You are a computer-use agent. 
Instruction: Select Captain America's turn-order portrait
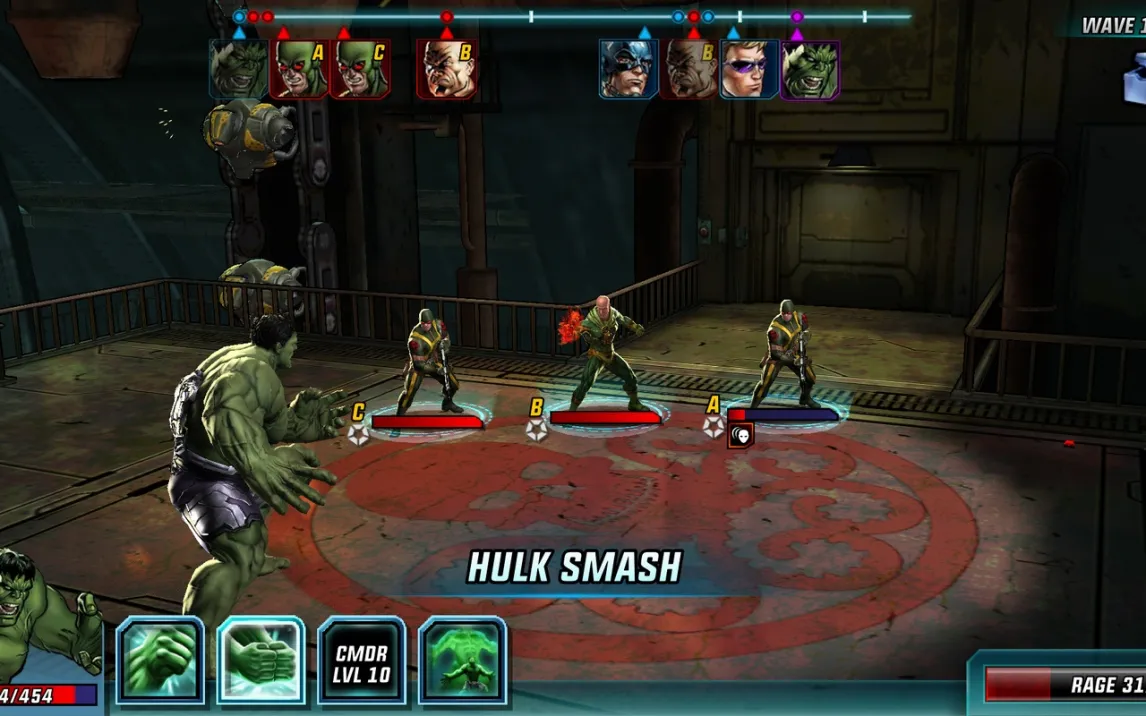(x=628, y=69)
